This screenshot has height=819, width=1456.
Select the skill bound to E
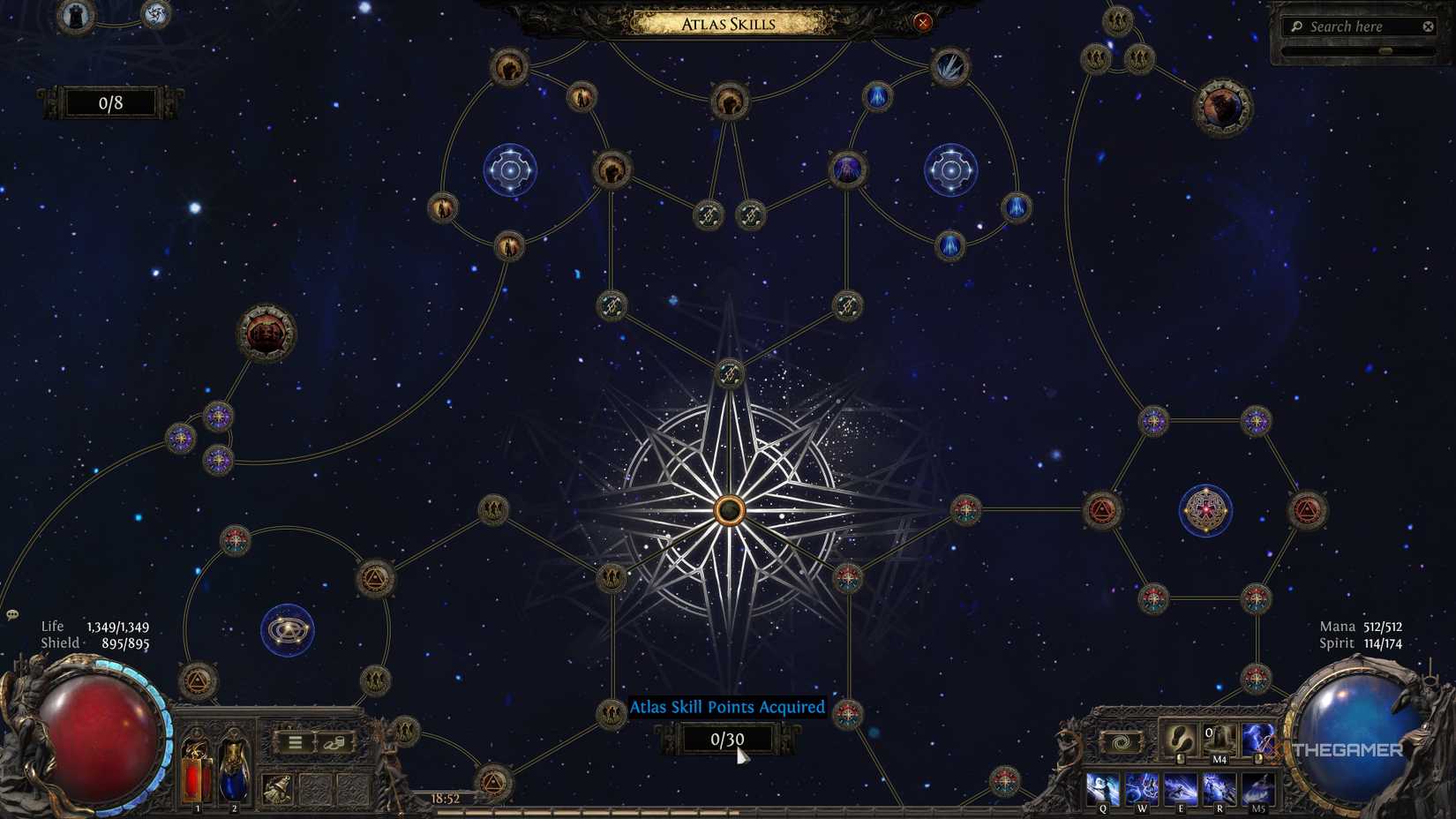coord(1180,786)
